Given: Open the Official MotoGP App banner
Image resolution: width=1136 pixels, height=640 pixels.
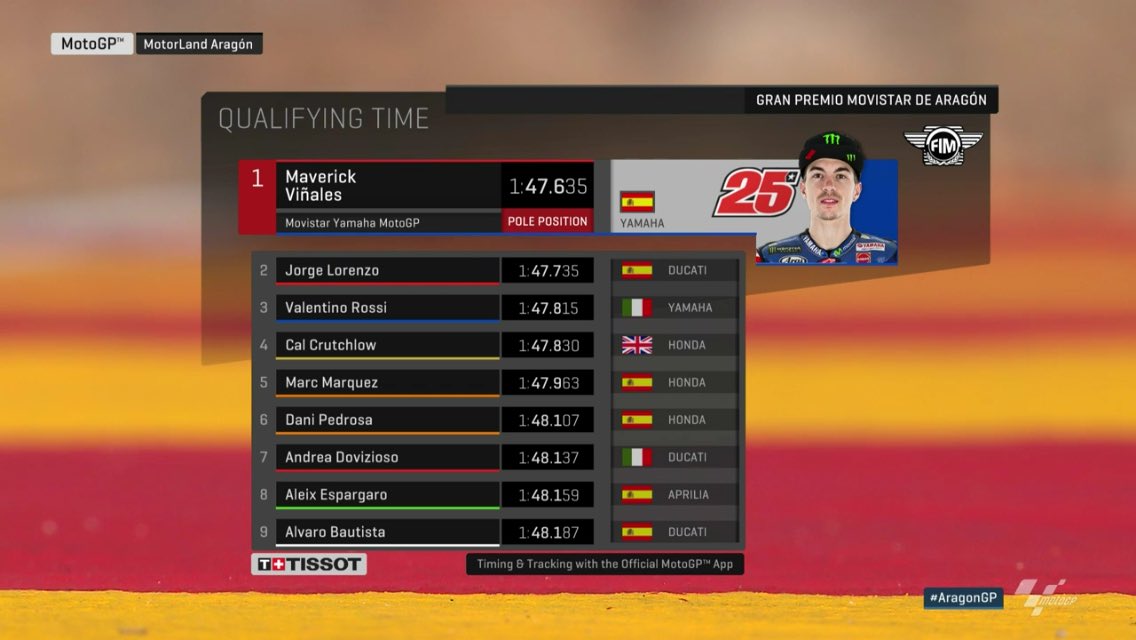Looking at the screenshot, I should (x=604, y=564).
